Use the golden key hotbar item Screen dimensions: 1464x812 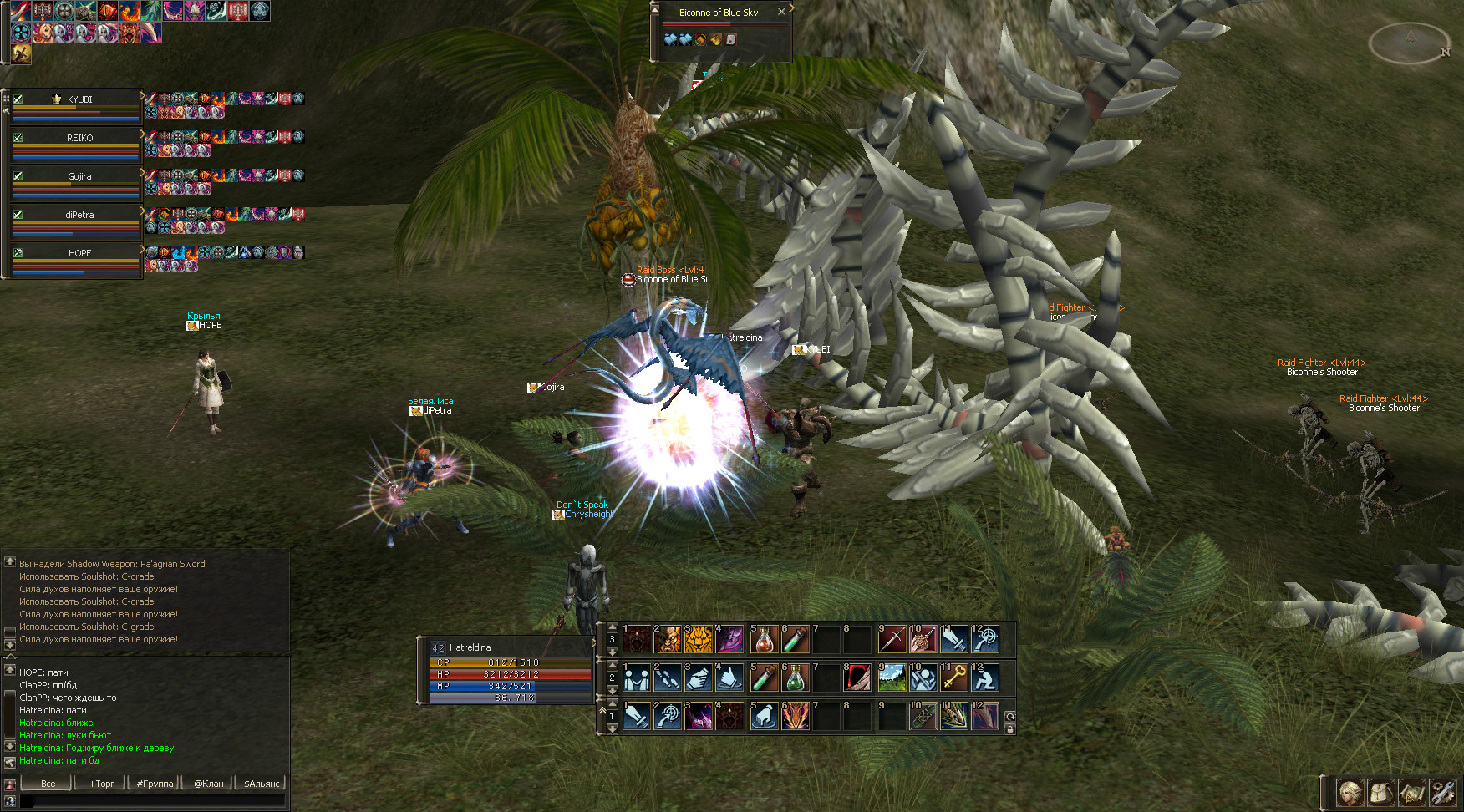point(953,678)
